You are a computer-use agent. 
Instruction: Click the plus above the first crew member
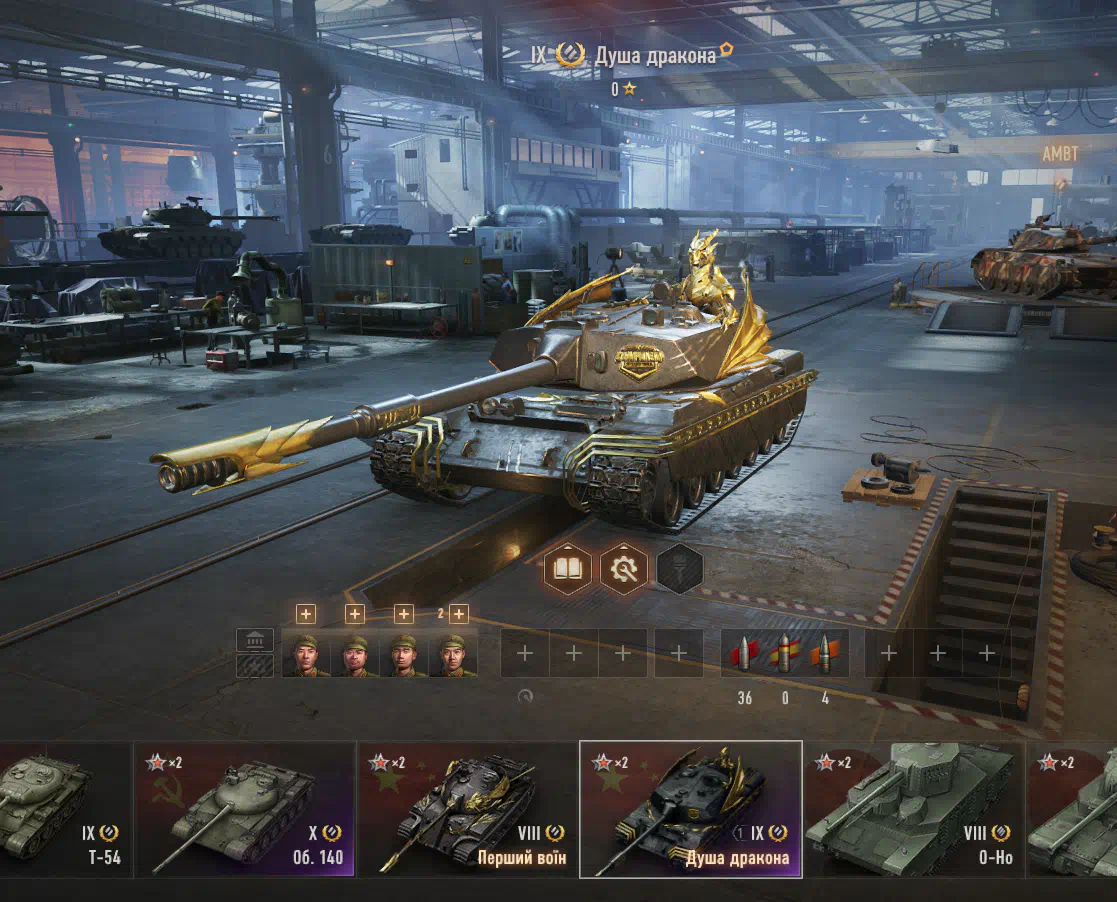click(306, 614)
